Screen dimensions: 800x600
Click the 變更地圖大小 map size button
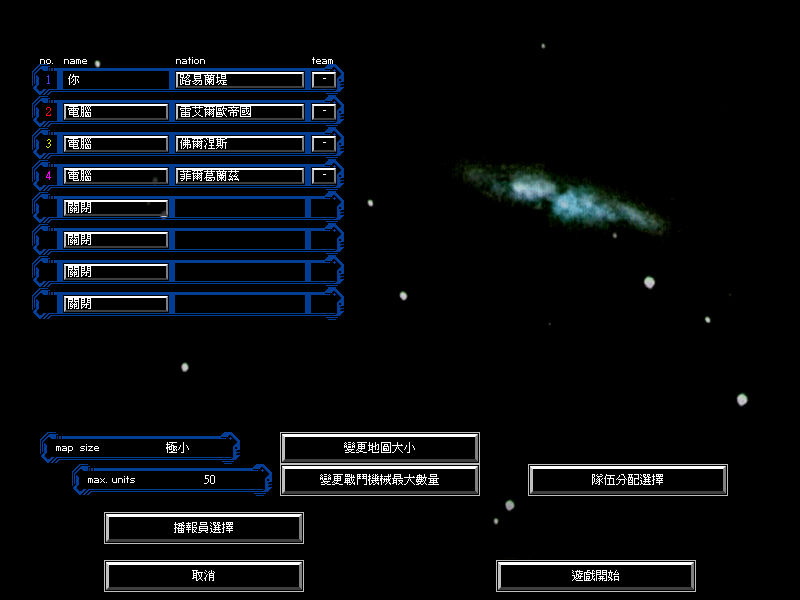[x=380, y=448]
